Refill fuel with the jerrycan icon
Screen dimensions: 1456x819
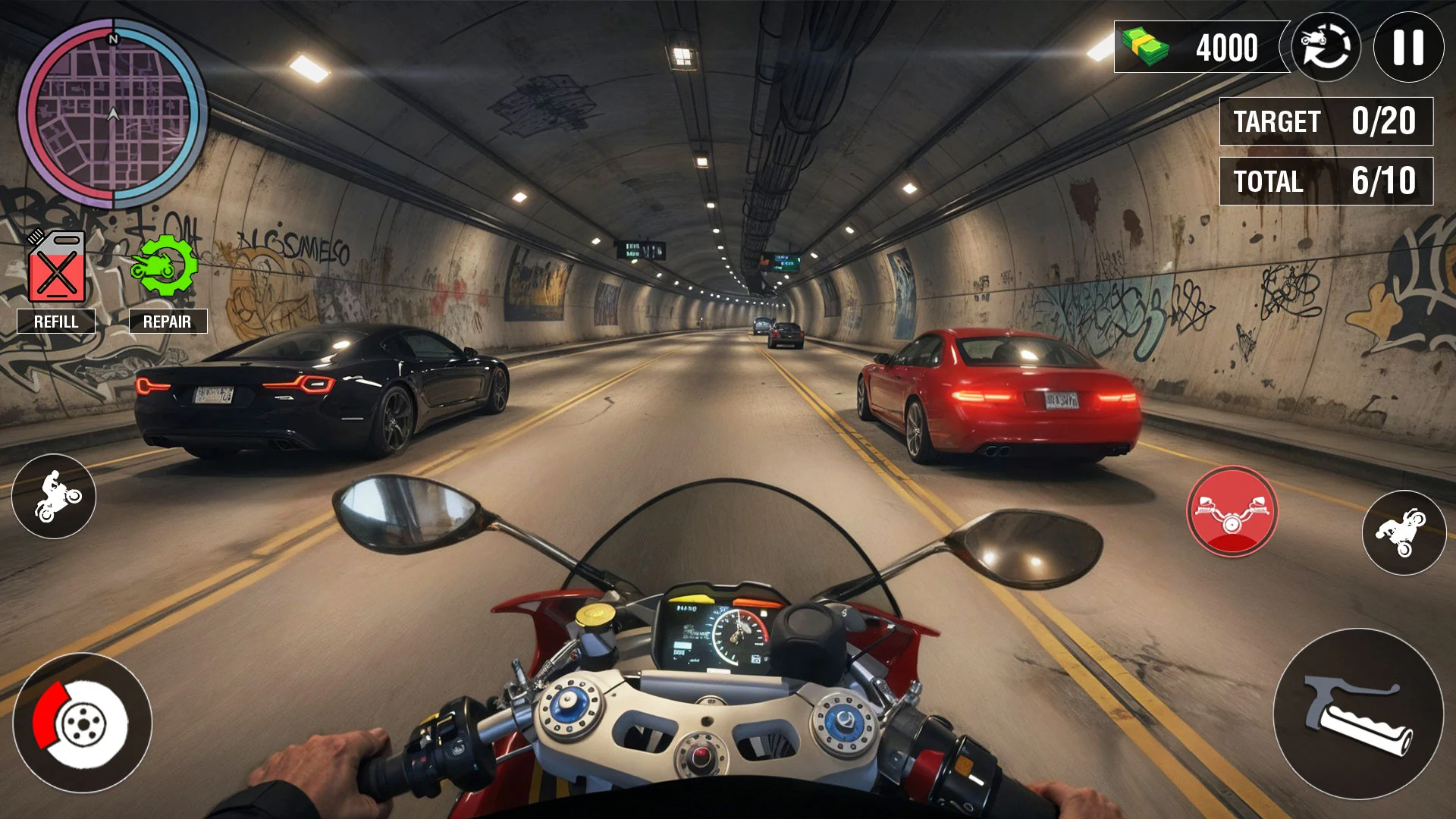click(x=56, y=267)
